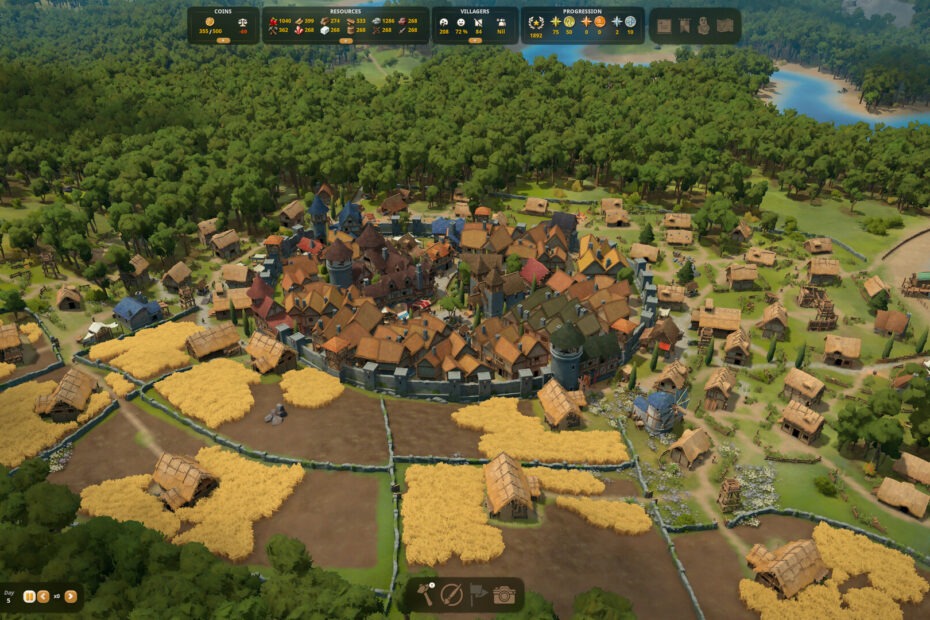Select the laurel wreath progression icon
This screenshot has width=930, height=620.
click(x=535, y=21)
